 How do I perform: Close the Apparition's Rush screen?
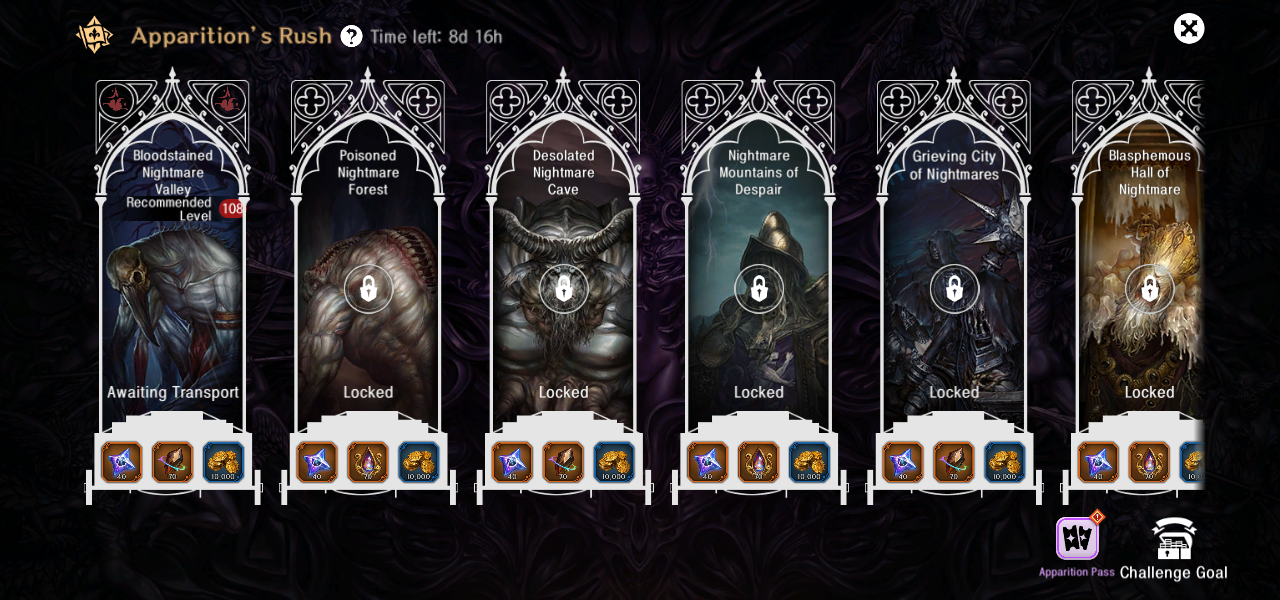pos(1189,29)
